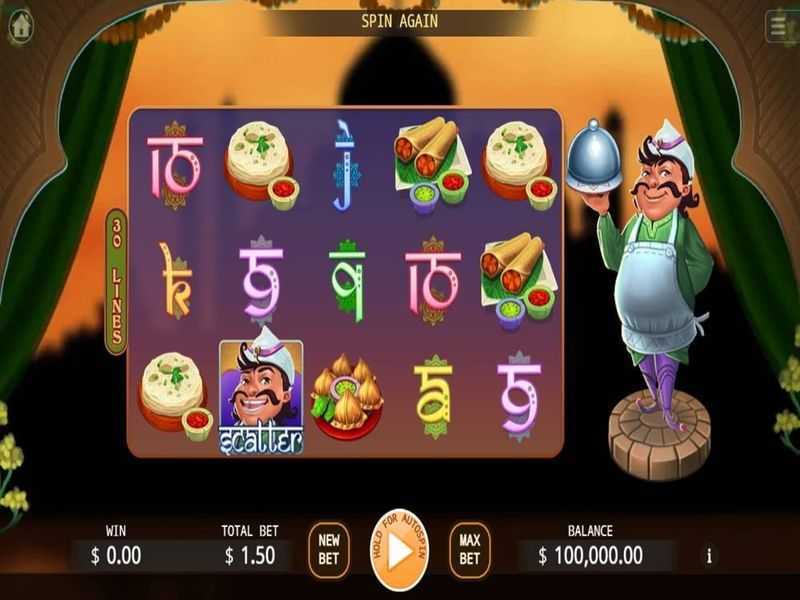Image resolution: width=800 pixels, height=600 pixels.
Task: Open the 30 Lines paylines tab
Action: tap(116, 281)
